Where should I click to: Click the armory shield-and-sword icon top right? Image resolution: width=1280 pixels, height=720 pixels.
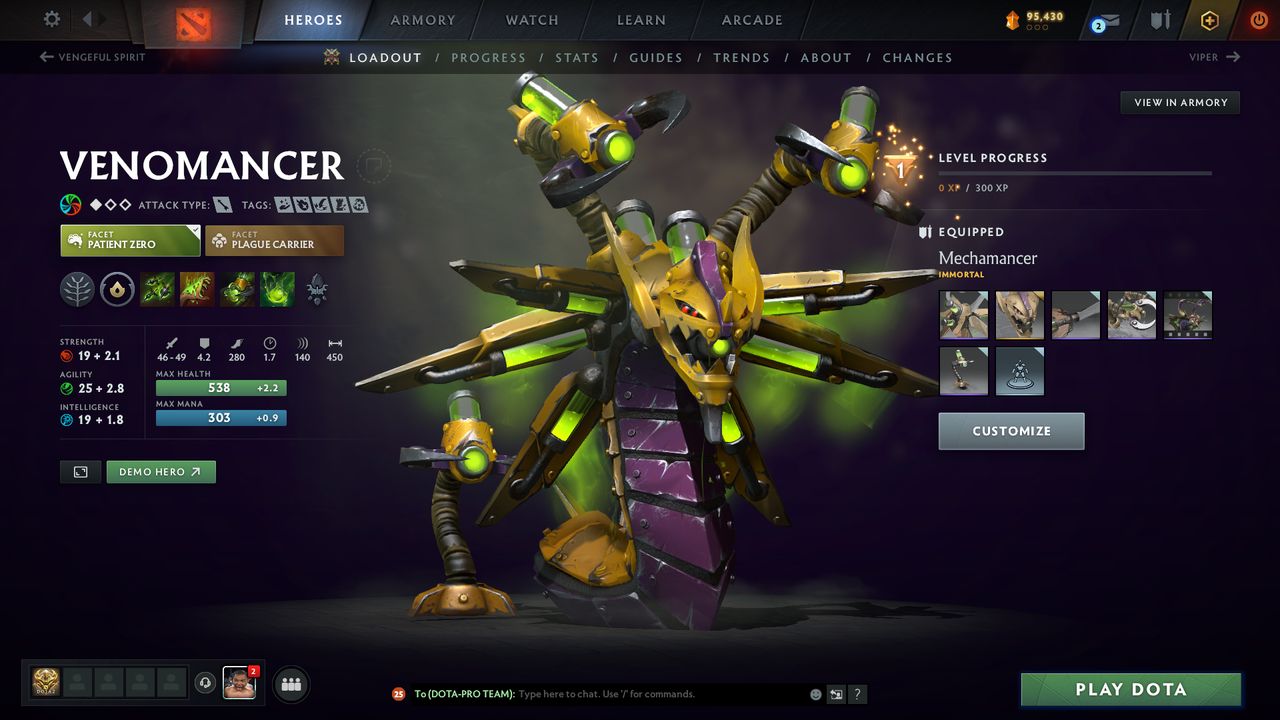click(1159, 19)
